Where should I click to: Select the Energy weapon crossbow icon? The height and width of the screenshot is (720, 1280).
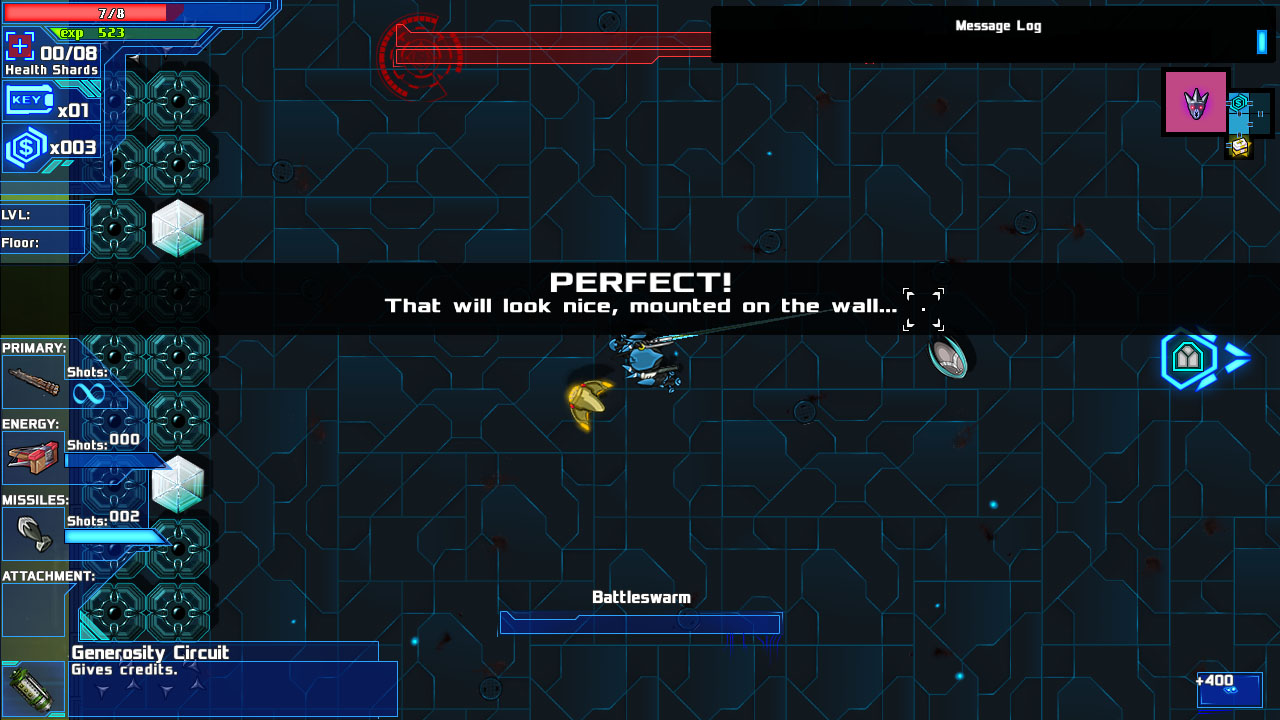[x=34, y=457]
